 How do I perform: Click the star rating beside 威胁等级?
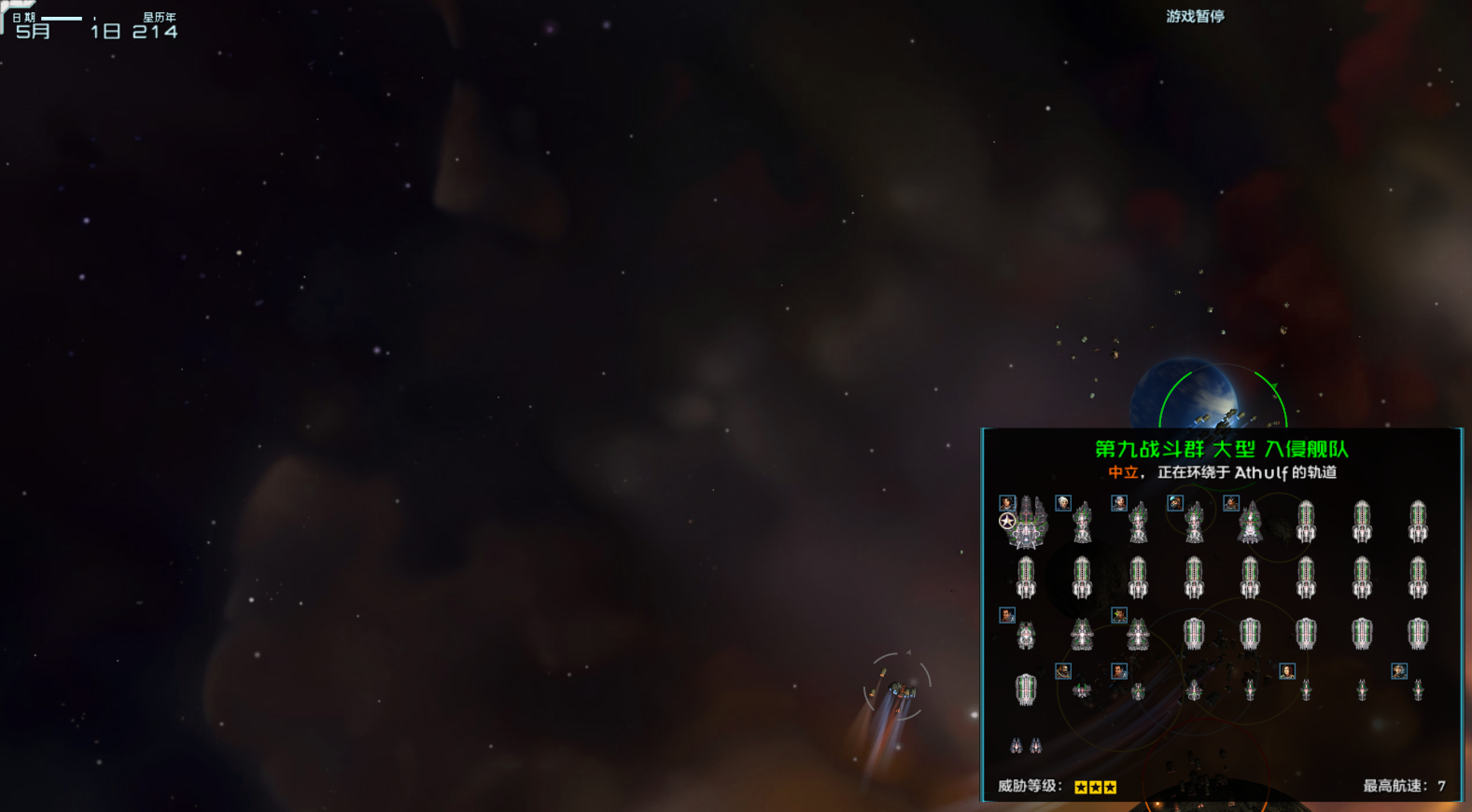1094,786
